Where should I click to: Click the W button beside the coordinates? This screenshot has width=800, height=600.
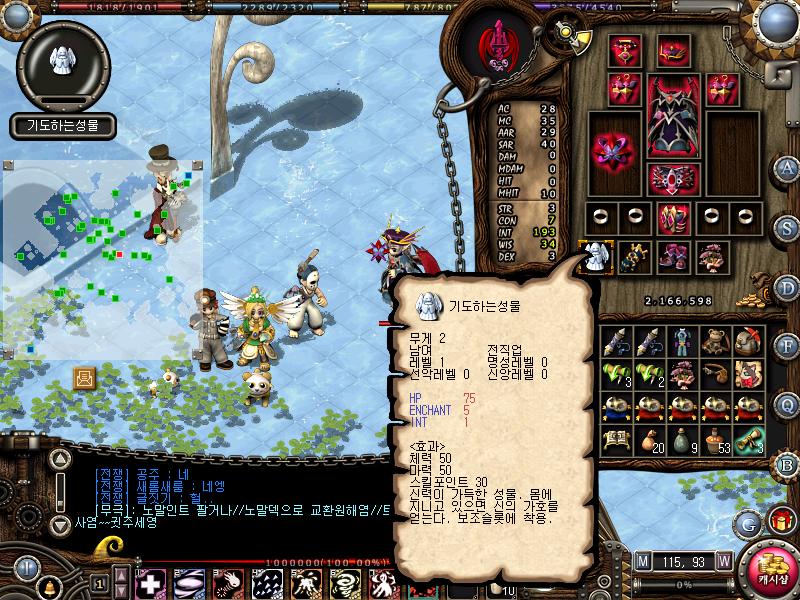722,561
